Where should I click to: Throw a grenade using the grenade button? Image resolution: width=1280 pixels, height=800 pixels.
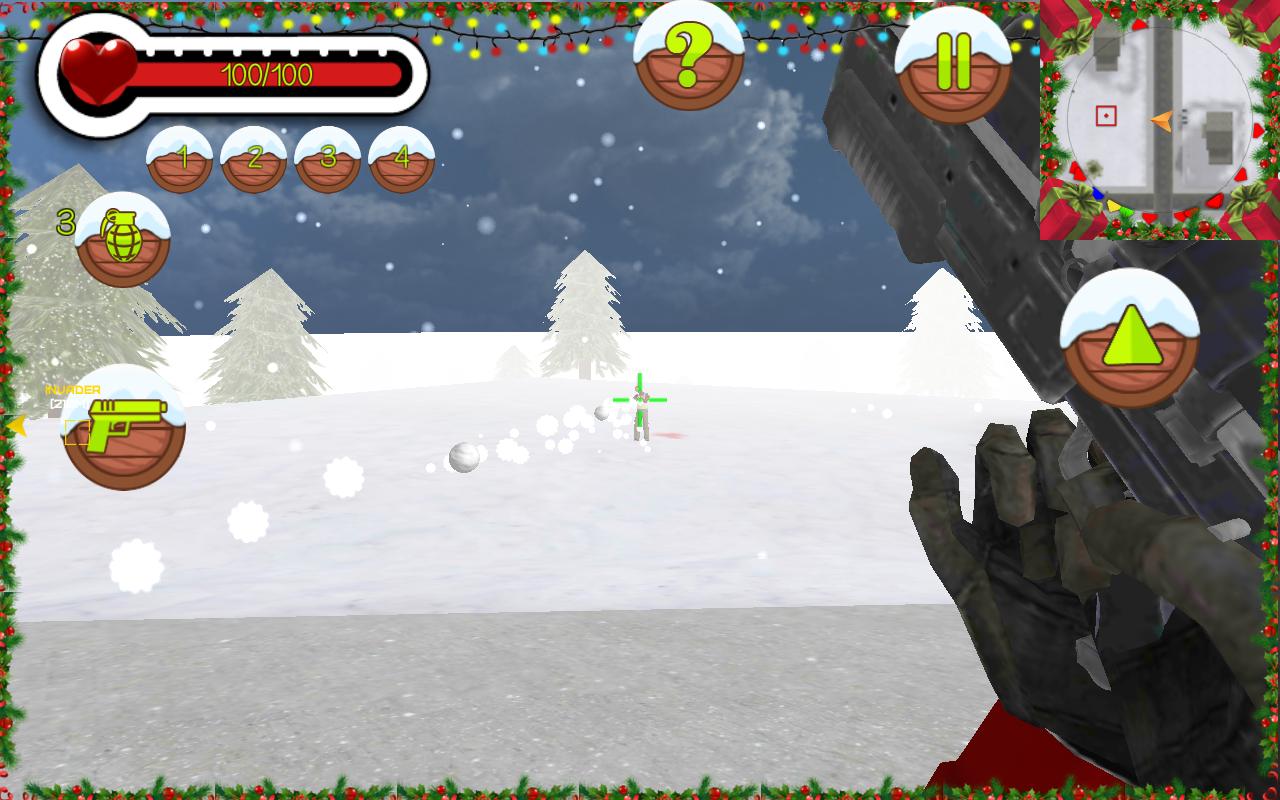tap(123, 241)
